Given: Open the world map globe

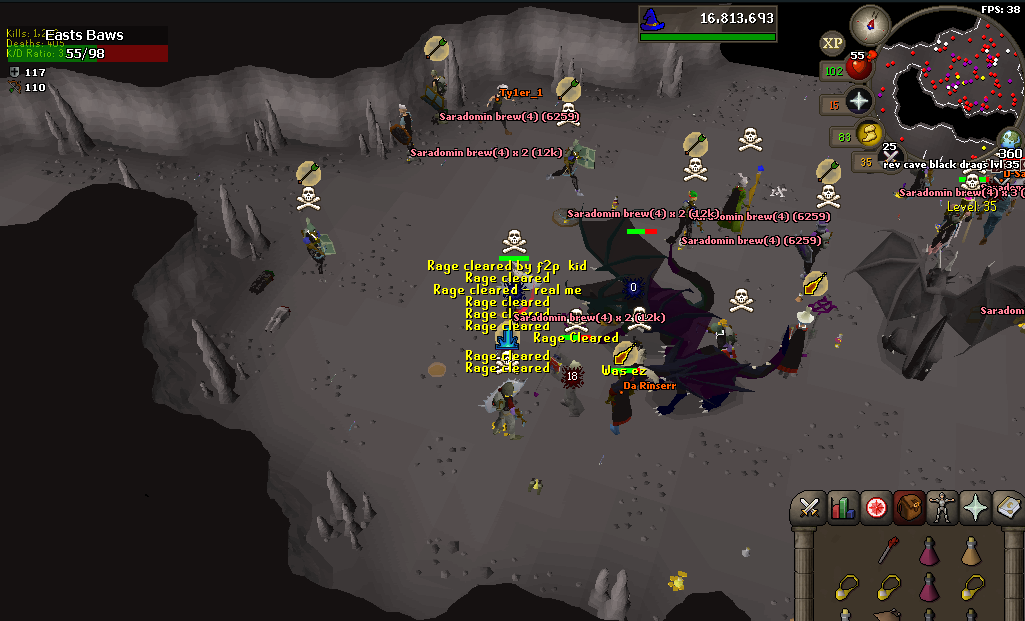Looking at the screenshot, I should click(1010, 141).
